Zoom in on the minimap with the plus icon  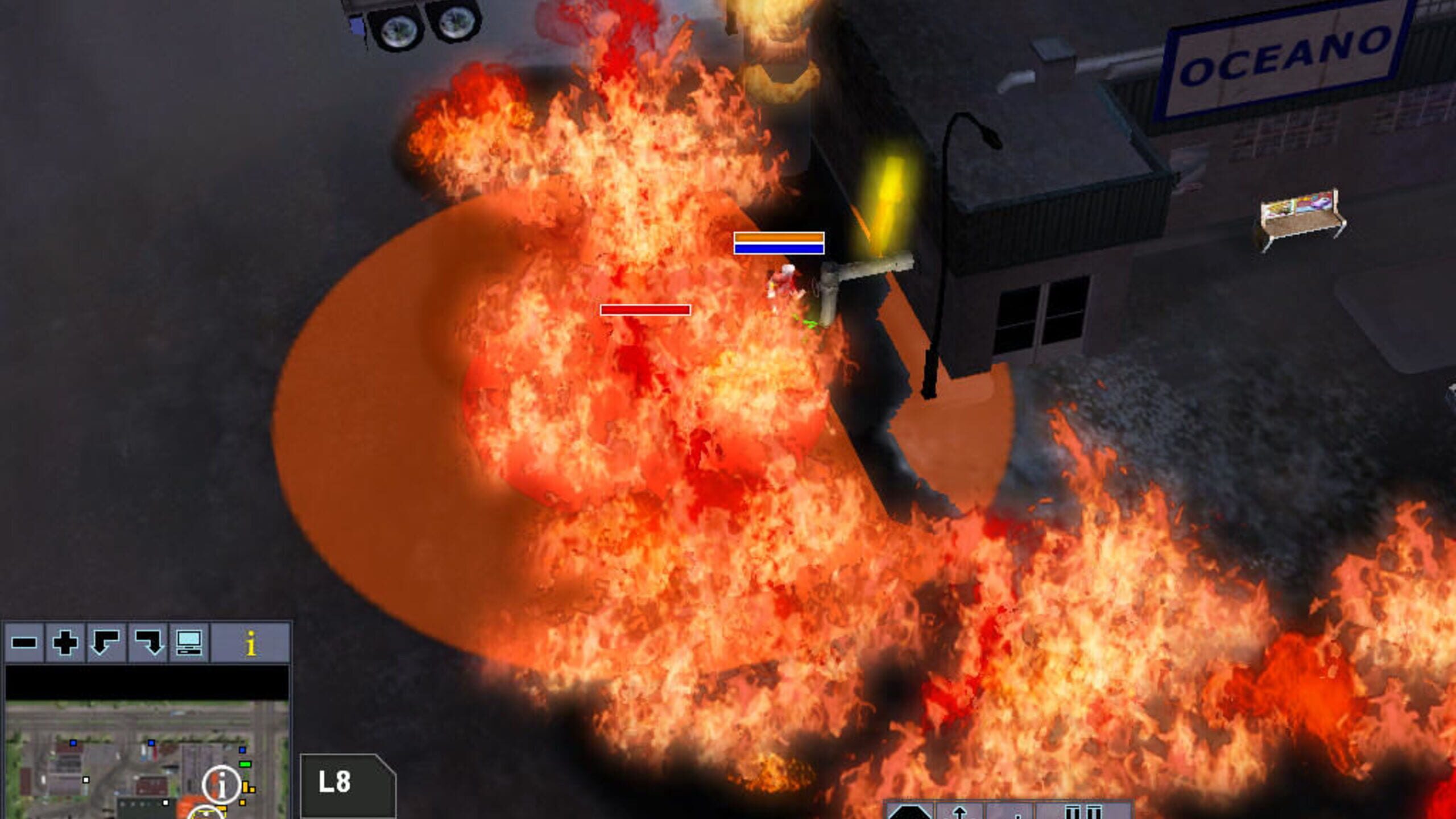tap(65, 642)
